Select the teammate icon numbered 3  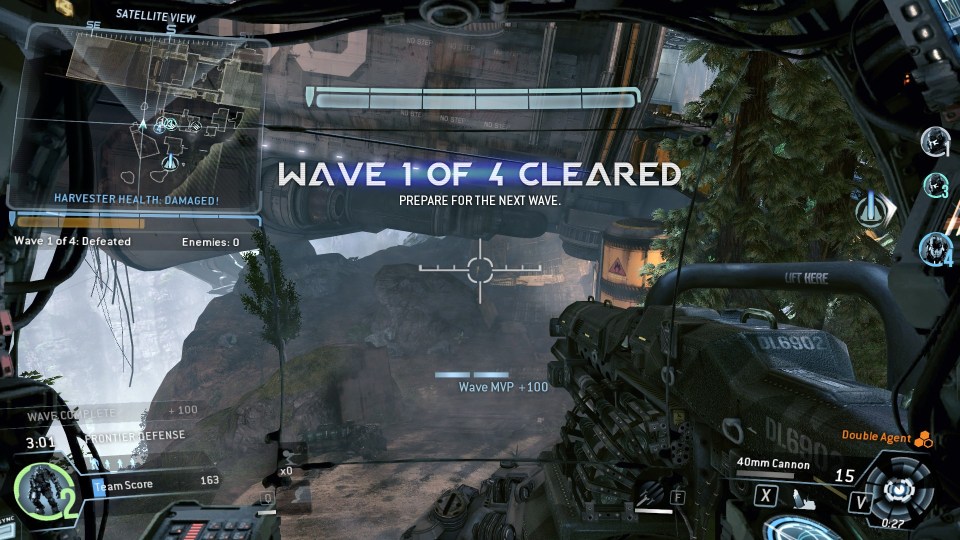tap(935, 185)
